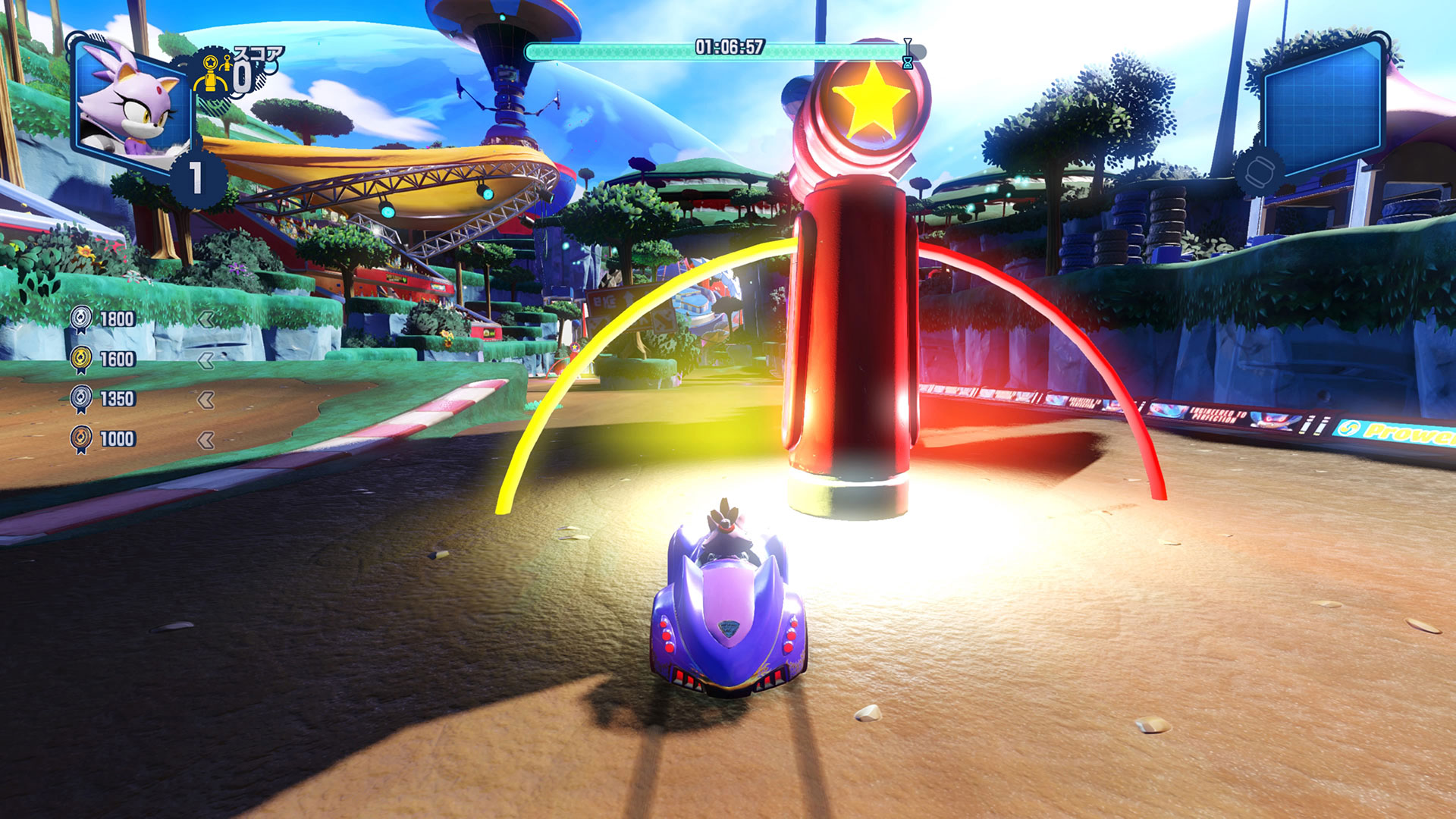Screen dimensions: 1456x819
Task: Click the race position number 1 badge
Action: pos(196,179)
